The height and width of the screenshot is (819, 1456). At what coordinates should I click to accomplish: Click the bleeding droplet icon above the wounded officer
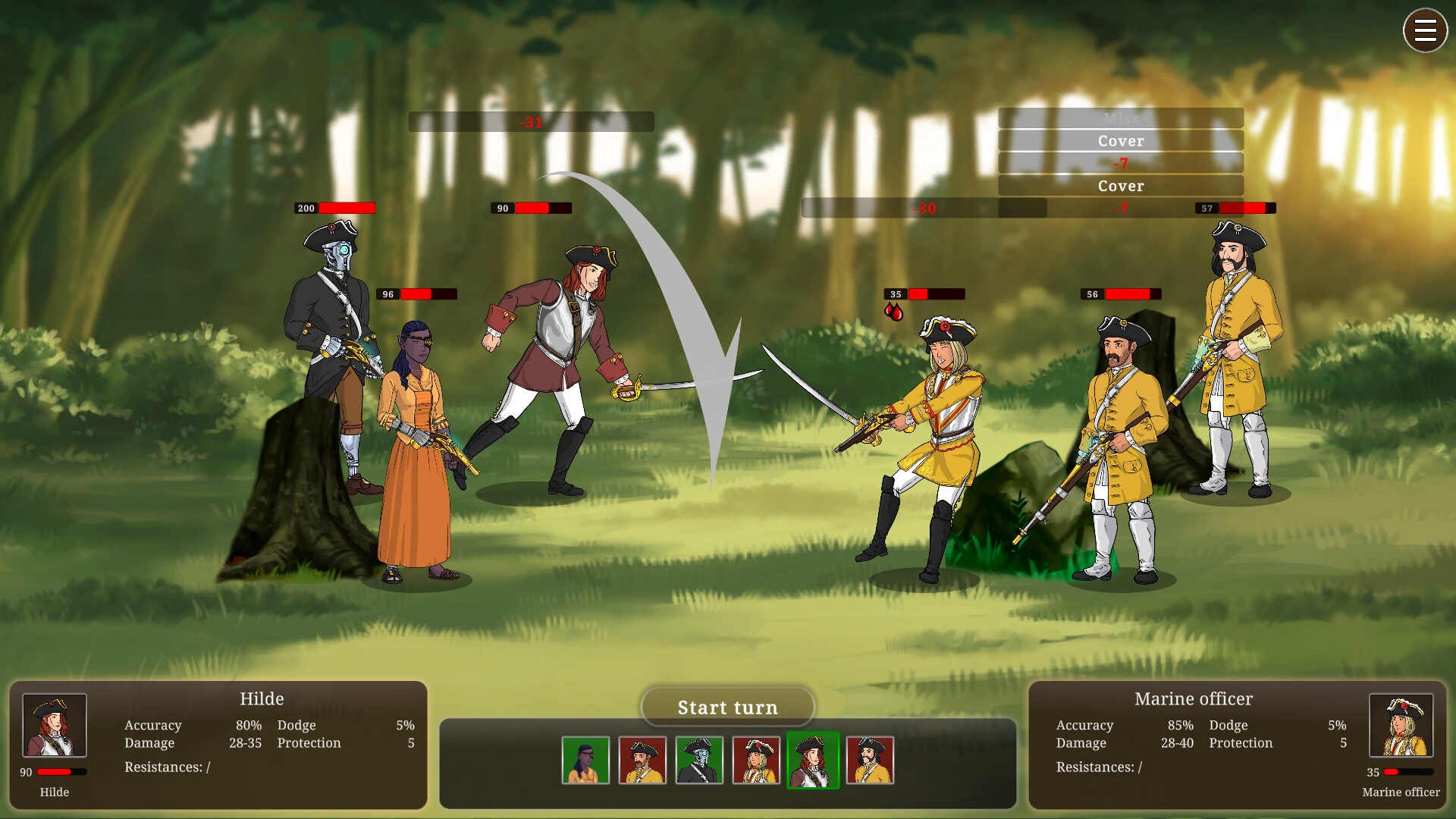pyautogui.click(x=895, y=310)
